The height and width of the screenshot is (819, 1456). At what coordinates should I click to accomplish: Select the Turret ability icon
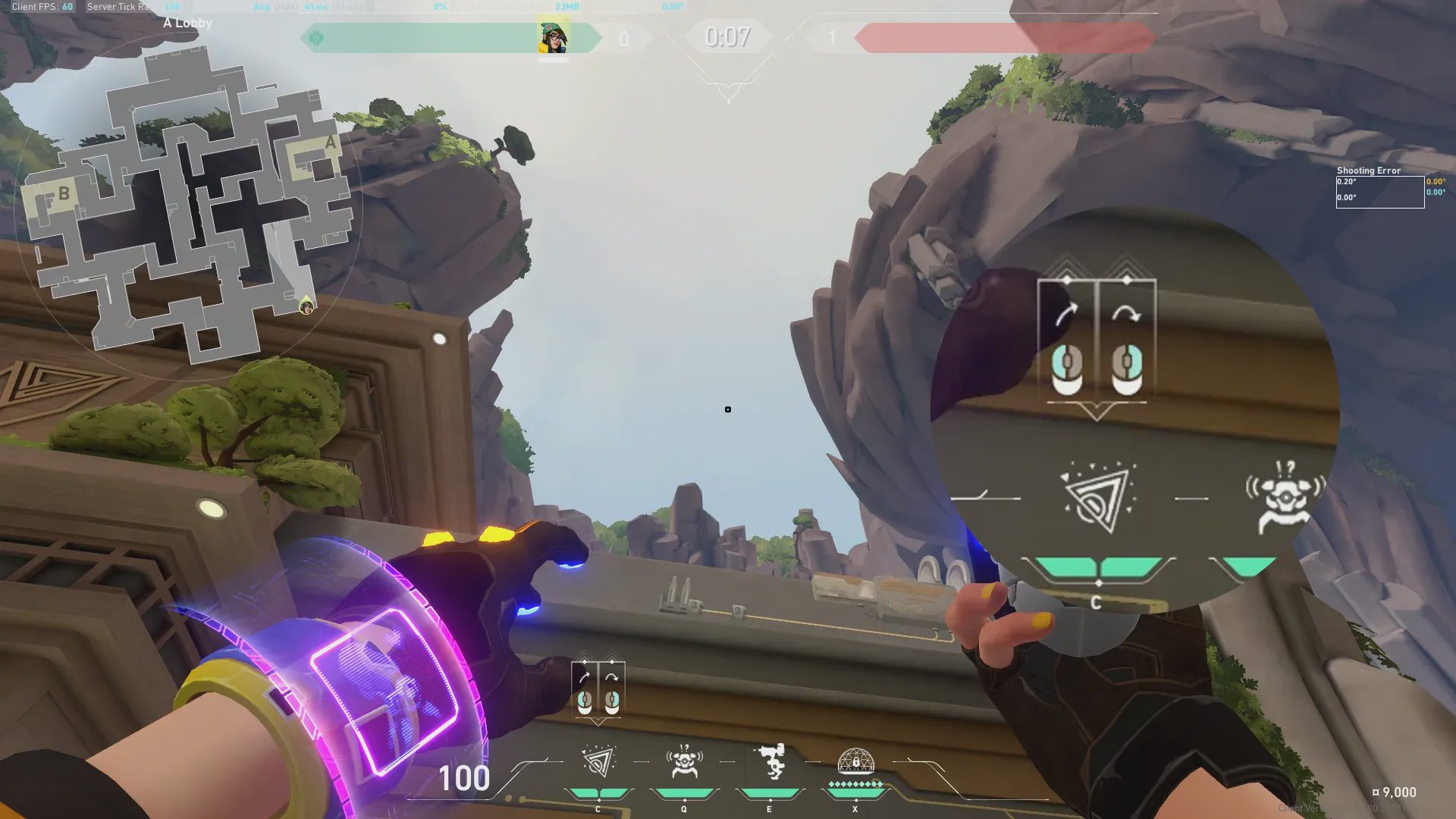770,761
